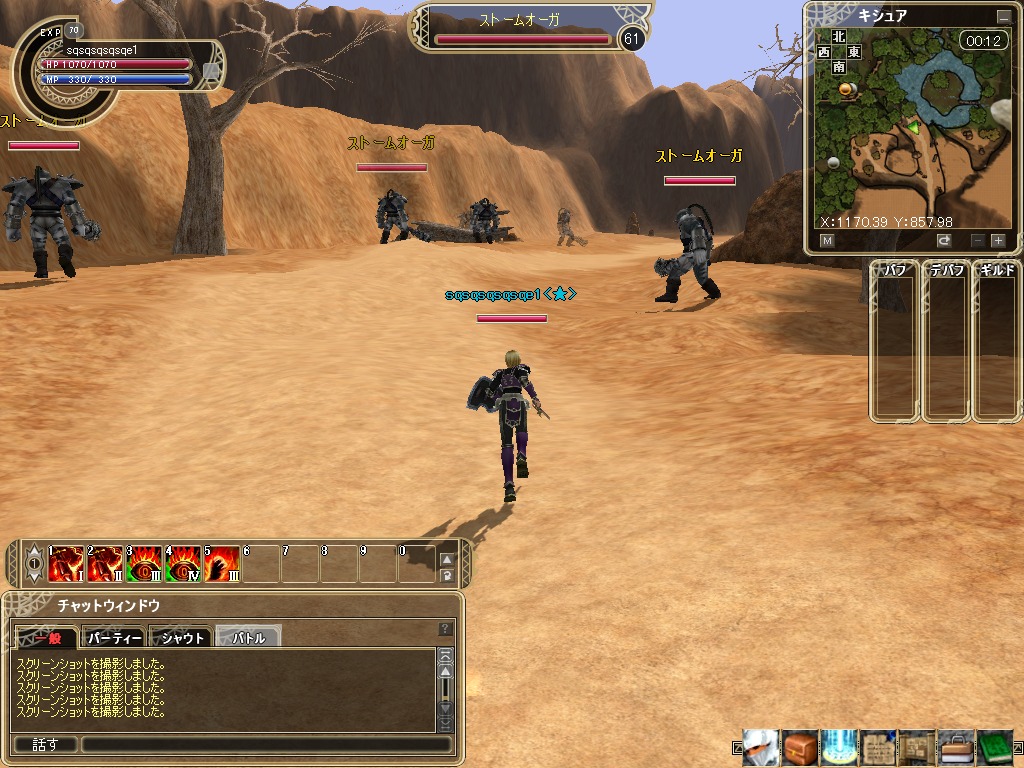Select the blue light pillar menu icon

click(x=839, y=747)
